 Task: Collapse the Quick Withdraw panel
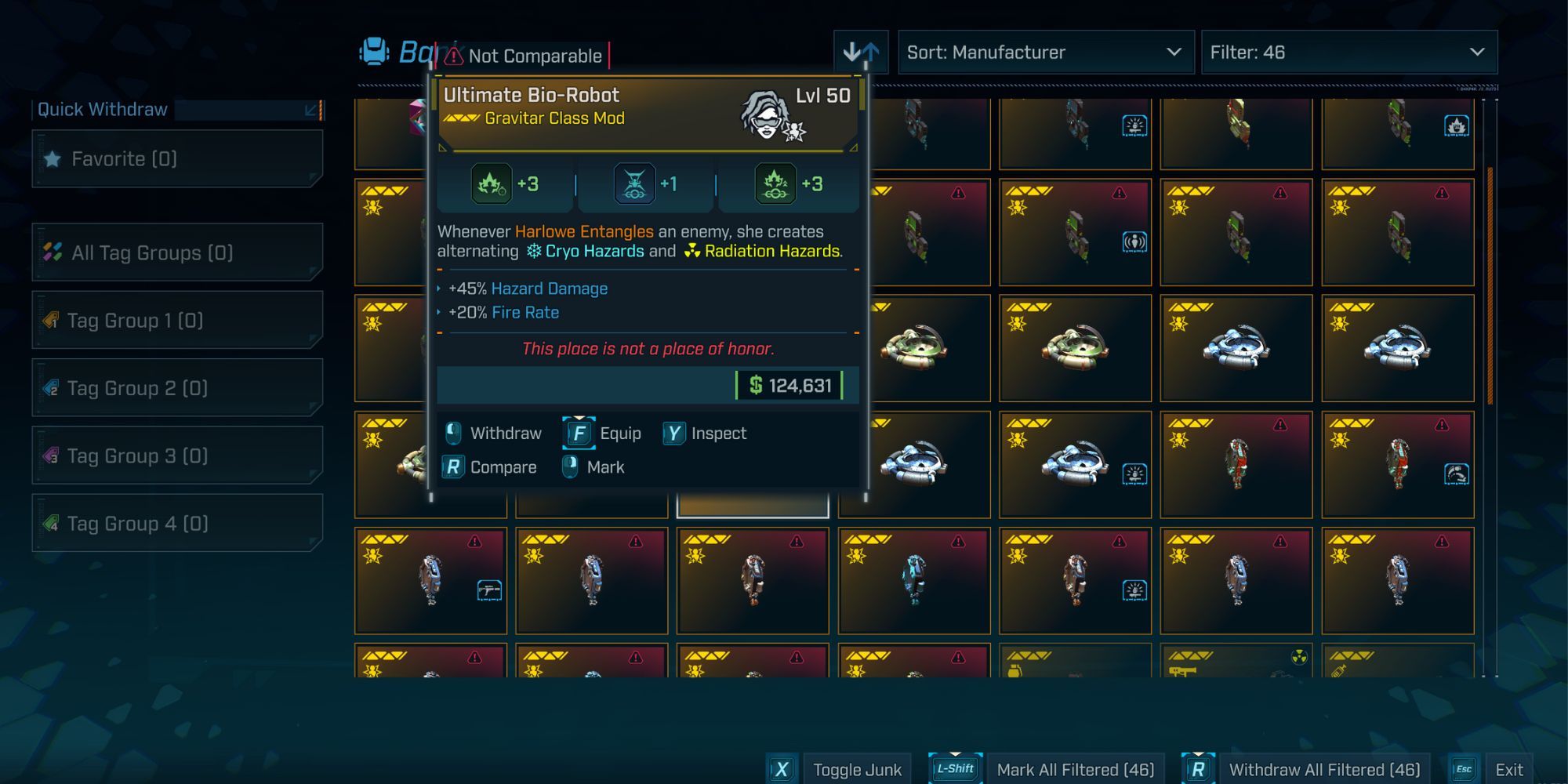coord(311,110)
